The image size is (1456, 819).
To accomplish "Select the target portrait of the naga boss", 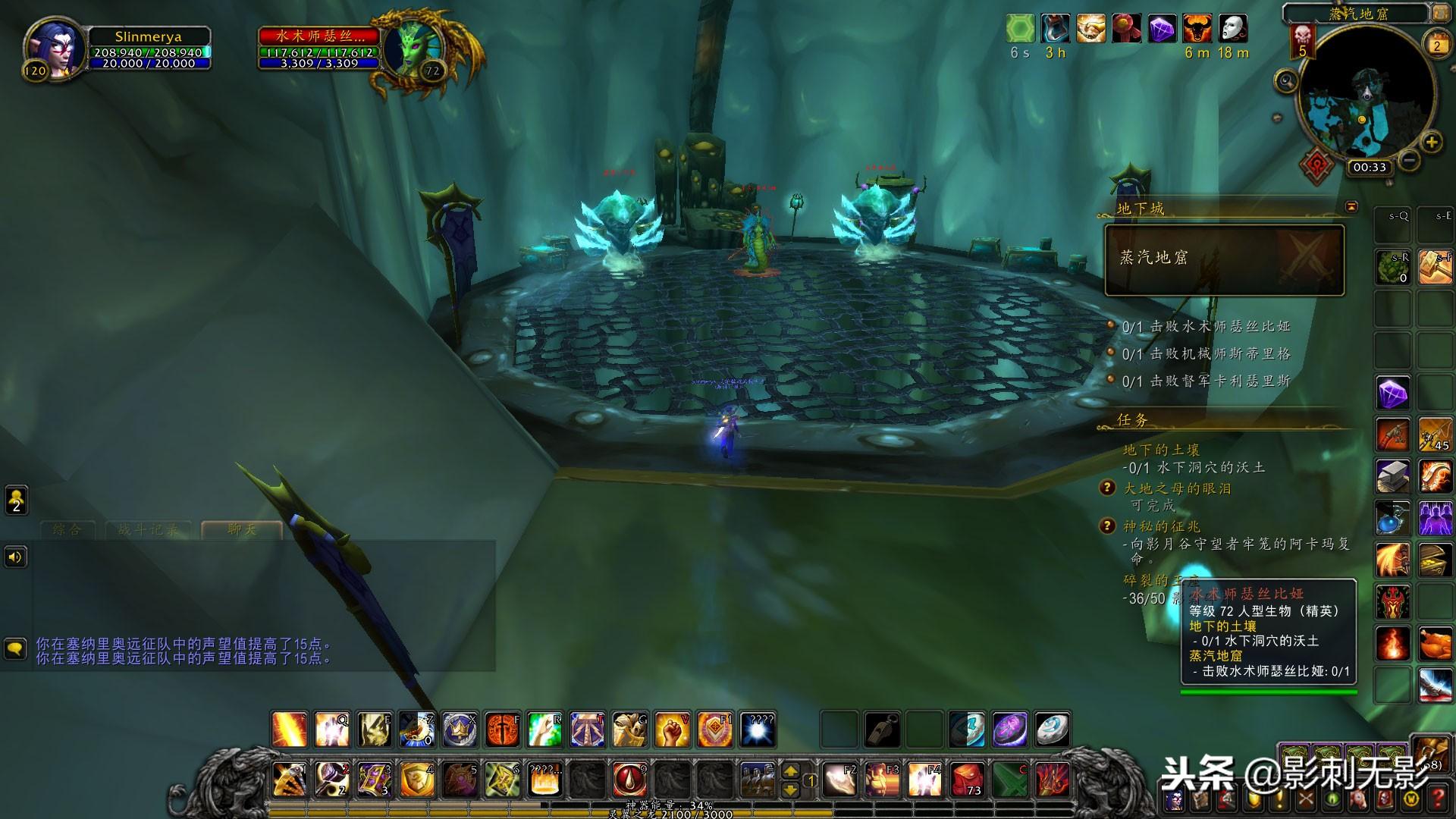I will pos(411,50).
